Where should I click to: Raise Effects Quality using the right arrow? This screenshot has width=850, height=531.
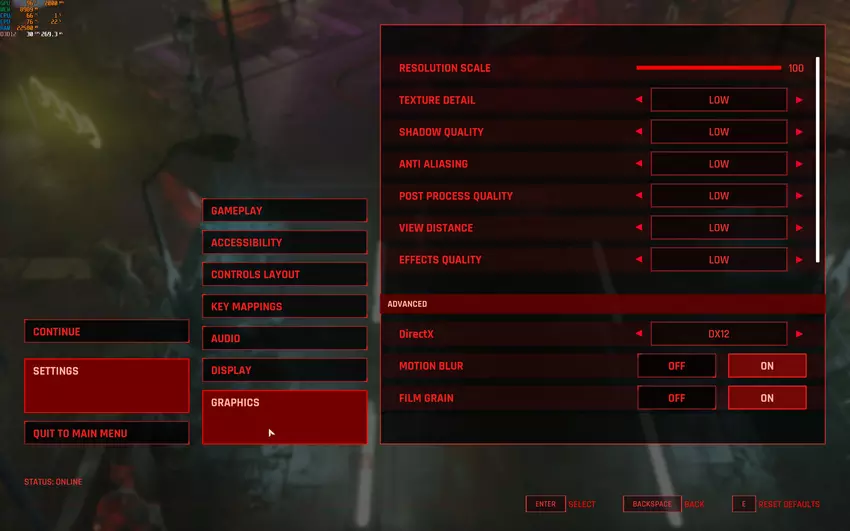coord(799,260)
